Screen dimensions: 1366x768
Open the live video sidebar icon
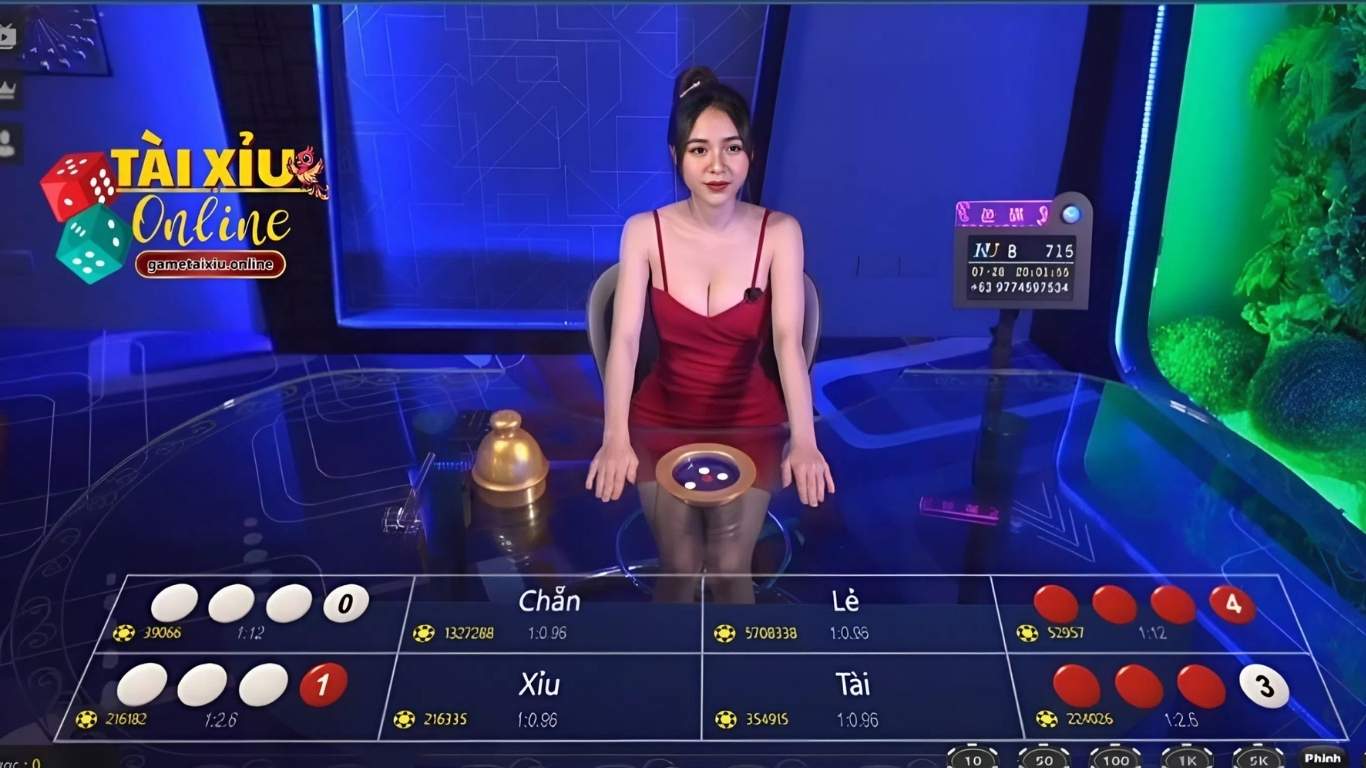coord(9,35)
